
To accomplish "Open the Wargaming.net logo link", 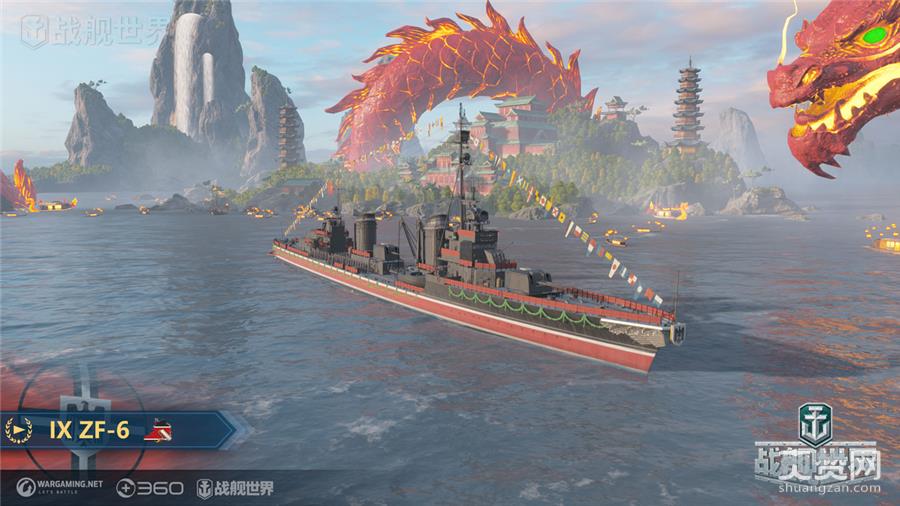I will (60, 487).
